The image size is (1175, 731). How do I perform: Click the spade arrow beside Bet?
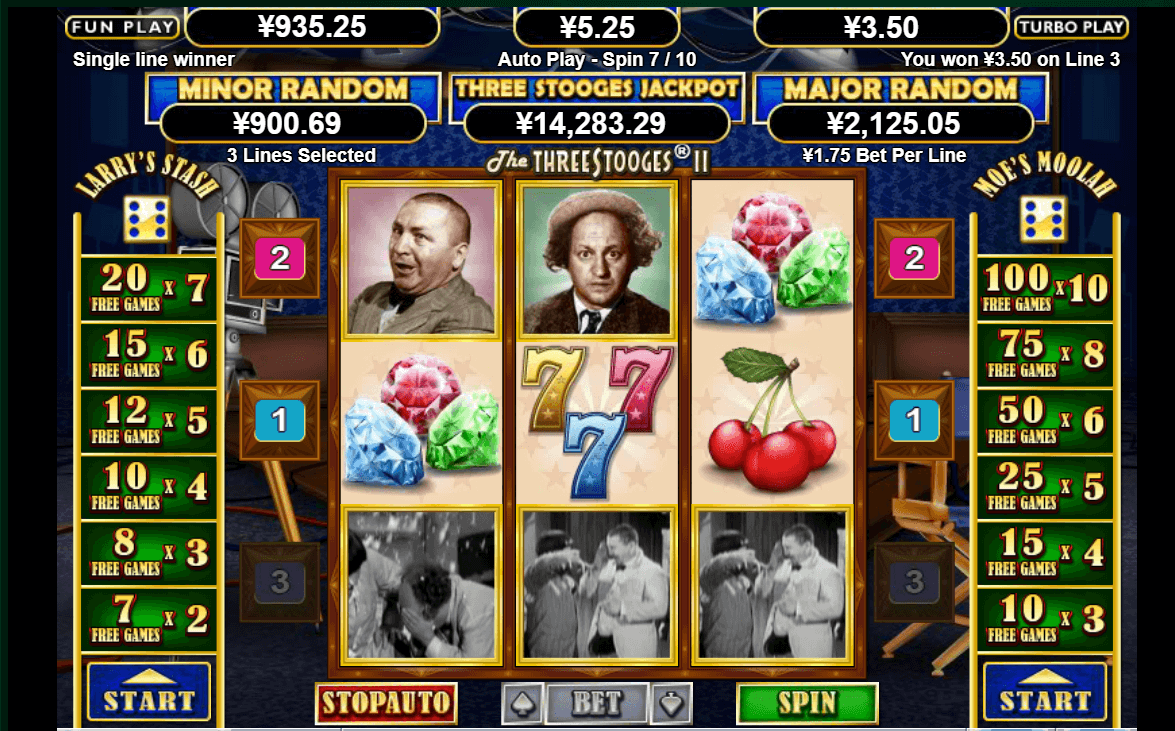pyautogui.click(x=523, y=703)
